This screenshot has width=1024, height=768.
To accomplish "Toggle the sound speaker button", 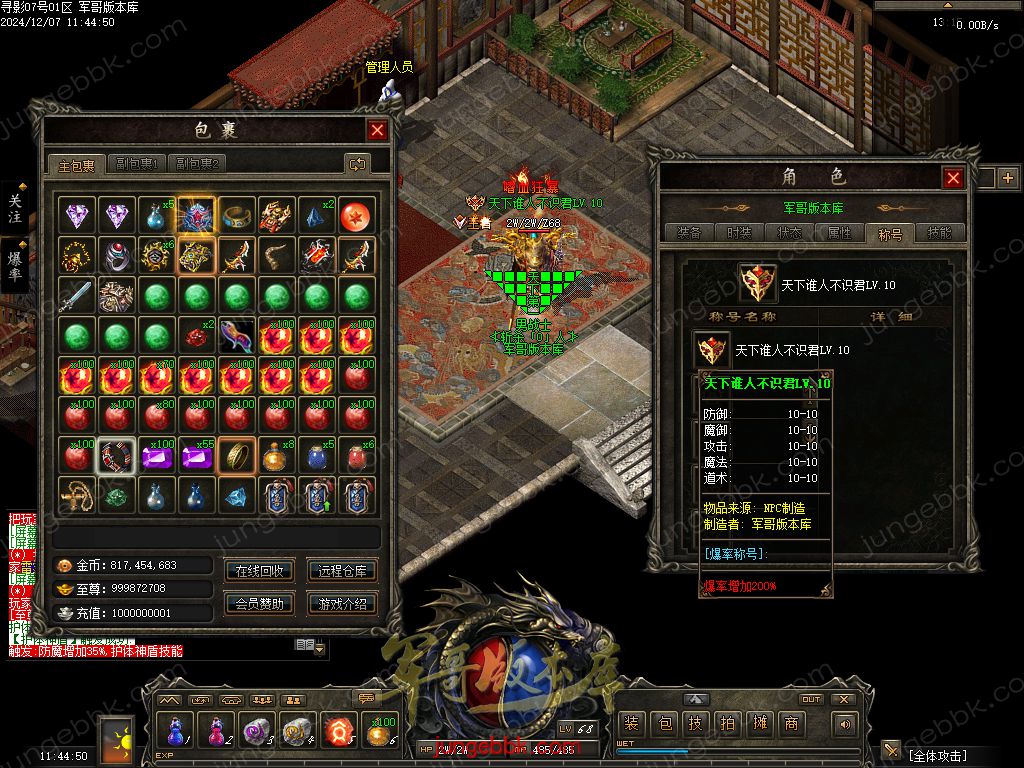I will point(846,724).
